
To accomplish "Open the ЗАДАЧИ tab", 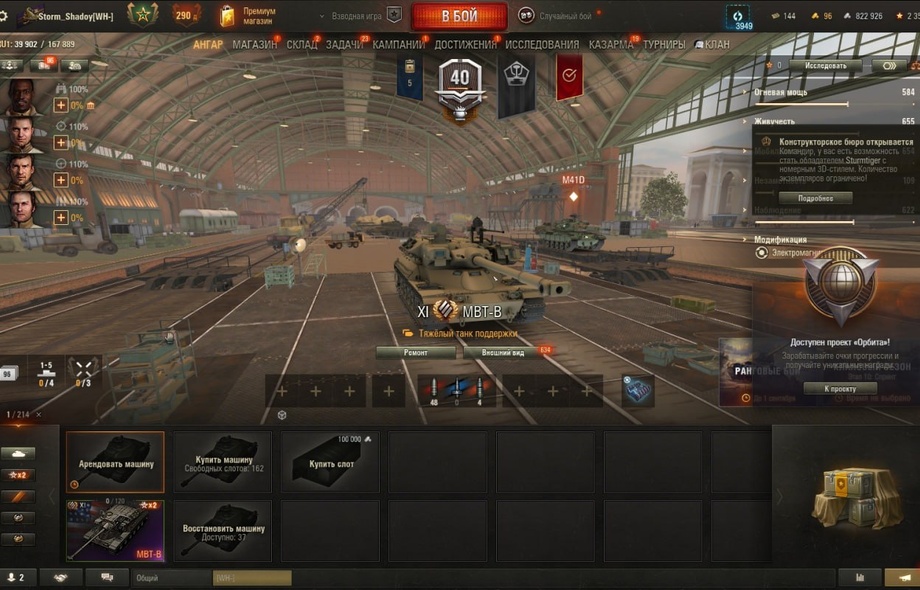I will click(346, 45).
